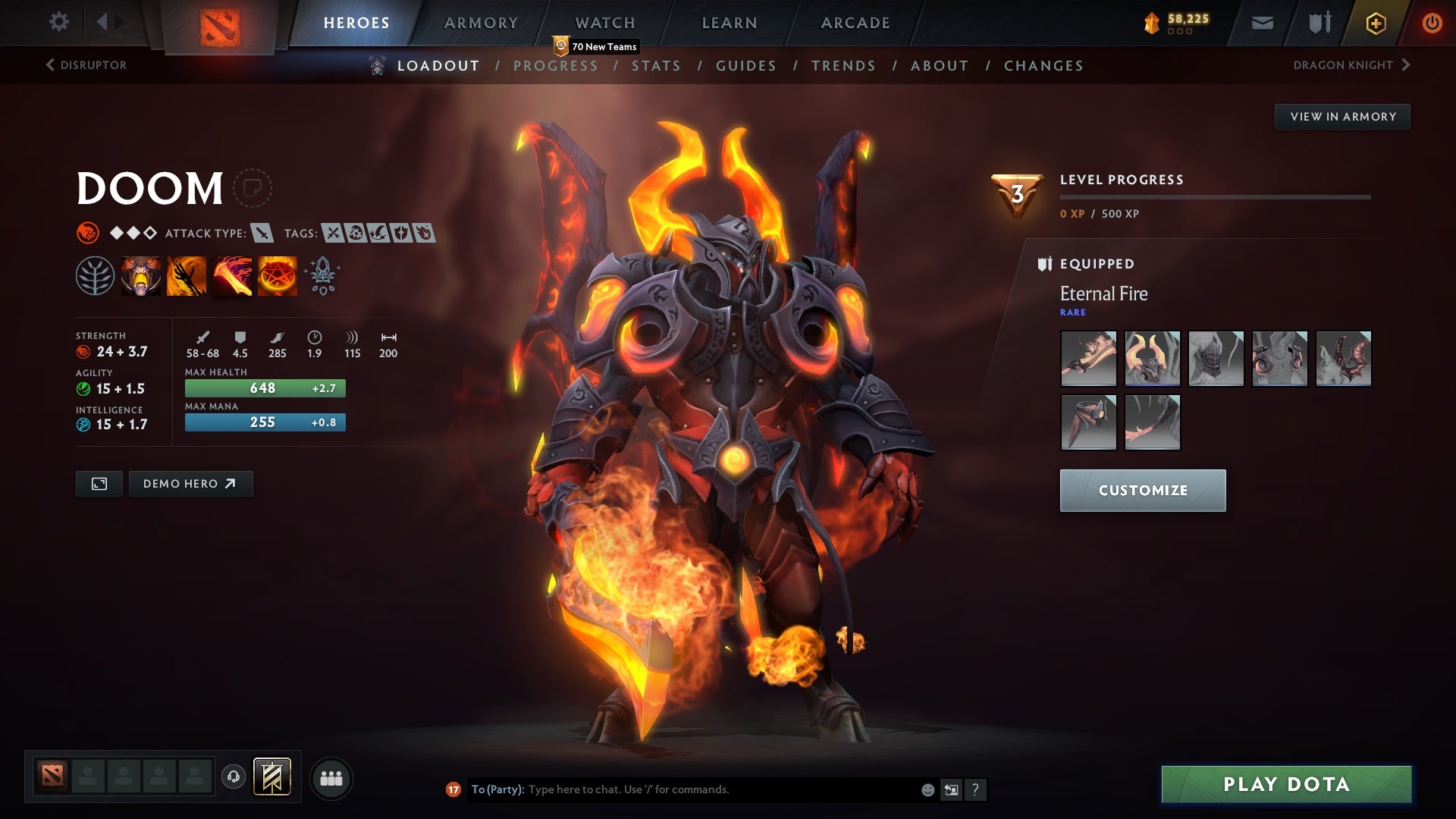Open the talent tree icon
Screen dimensions: 1456x819
95,275
